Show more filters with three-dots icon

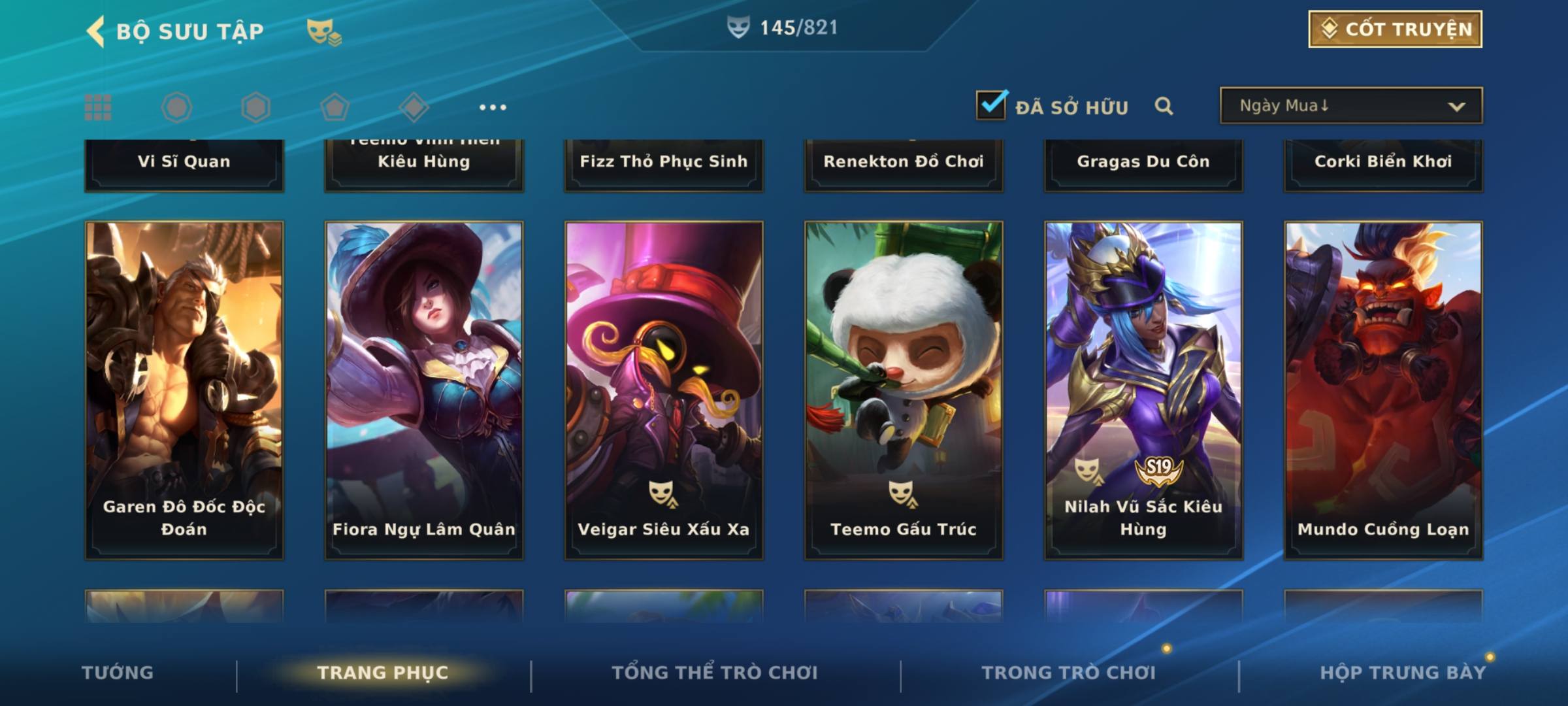(493, 107)
